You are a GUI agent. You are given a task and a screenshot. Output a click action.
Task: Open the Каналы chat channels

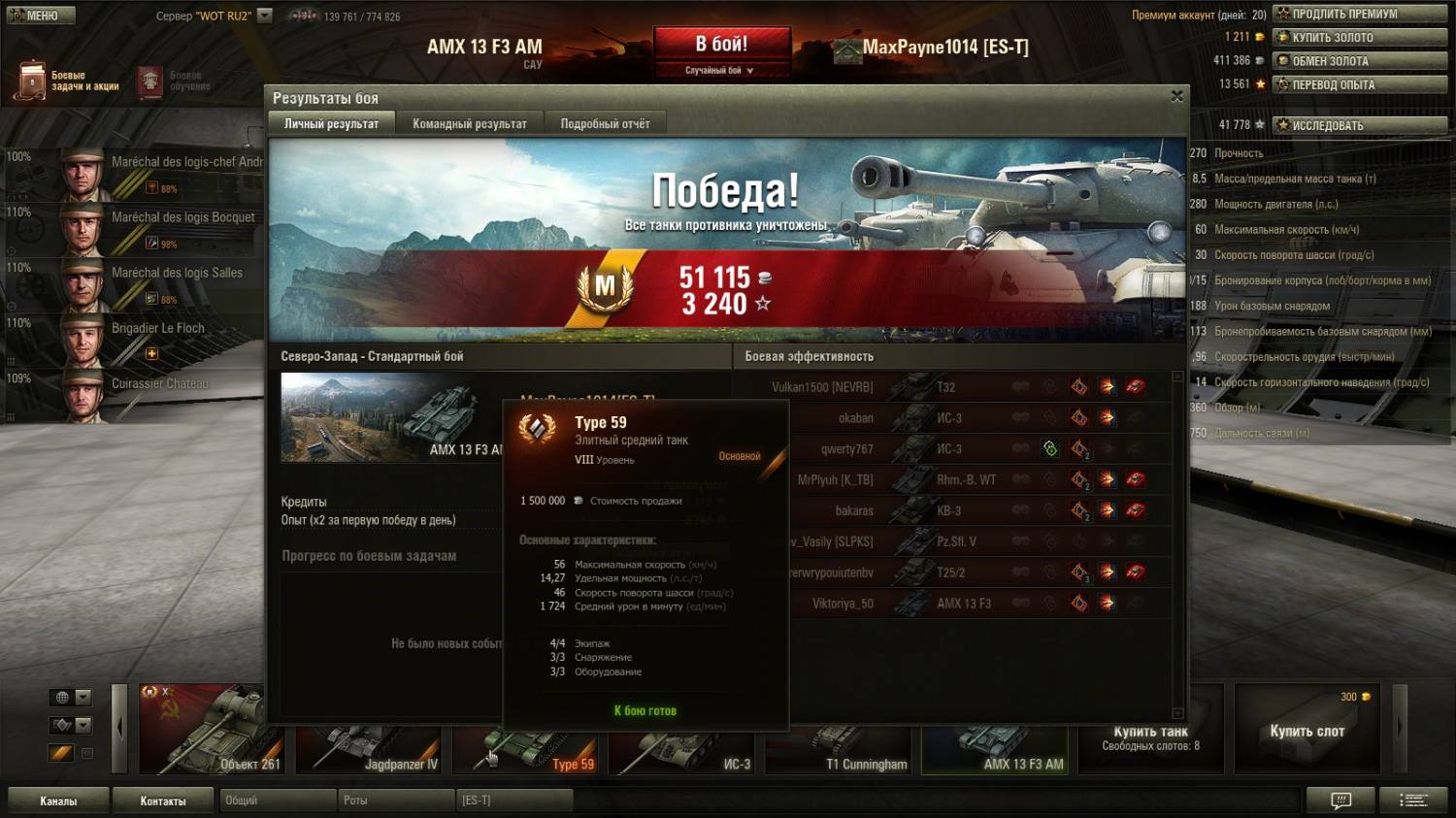(x=58, y=801)
